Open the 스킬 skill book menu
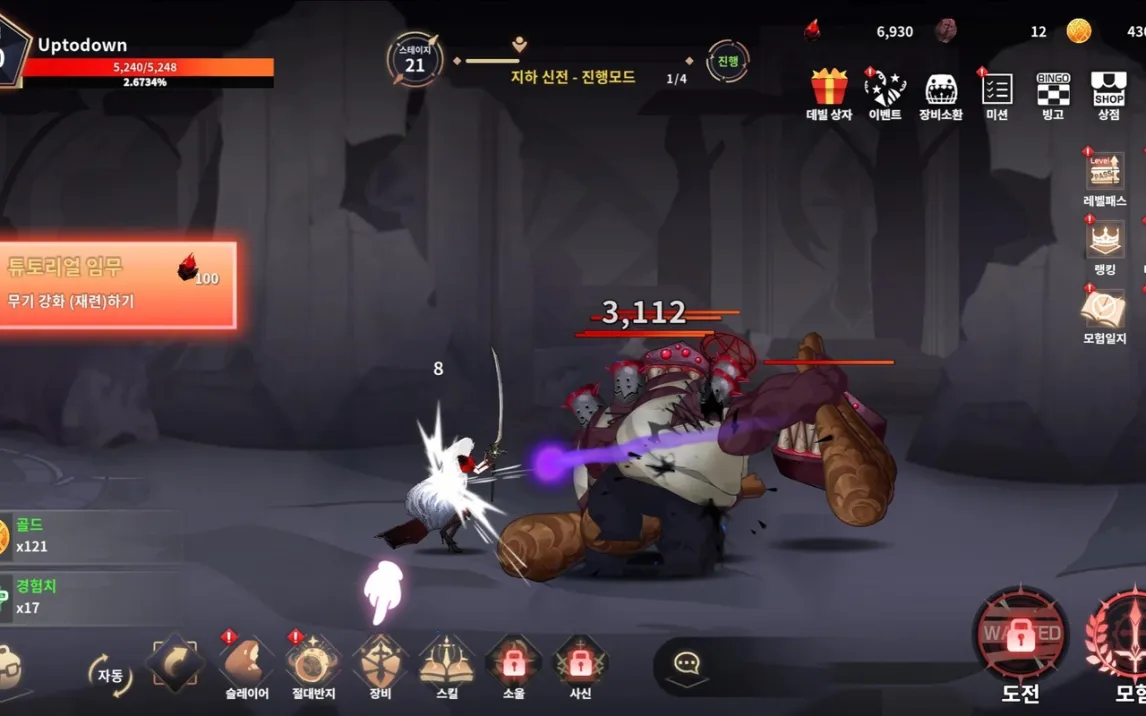Screen dimensions: 1146x716 click(447, 664)
